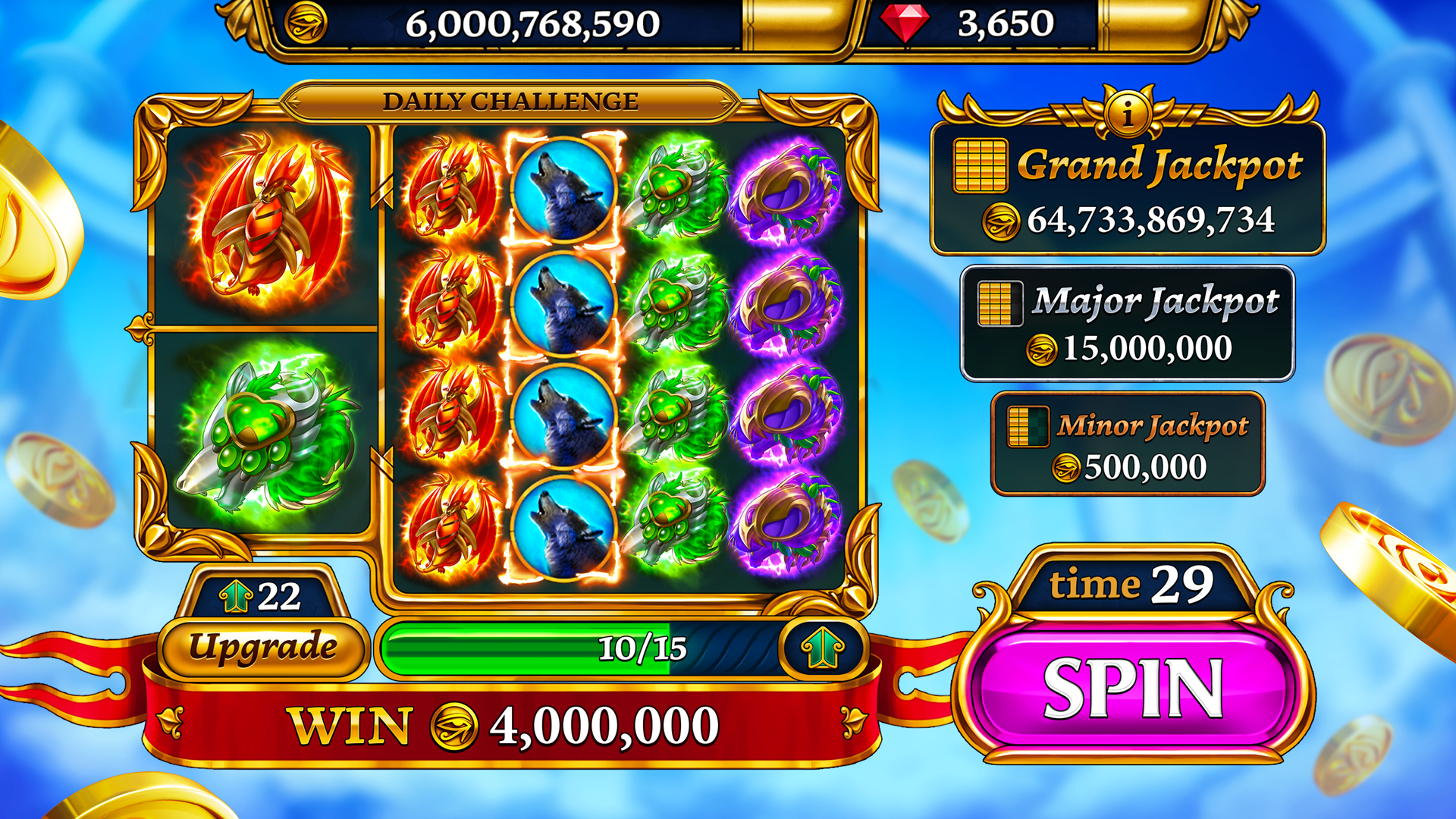Screen dimensions: 1456x819
Task: Tap the gold coin balance icon
Action: click(306, 23)
